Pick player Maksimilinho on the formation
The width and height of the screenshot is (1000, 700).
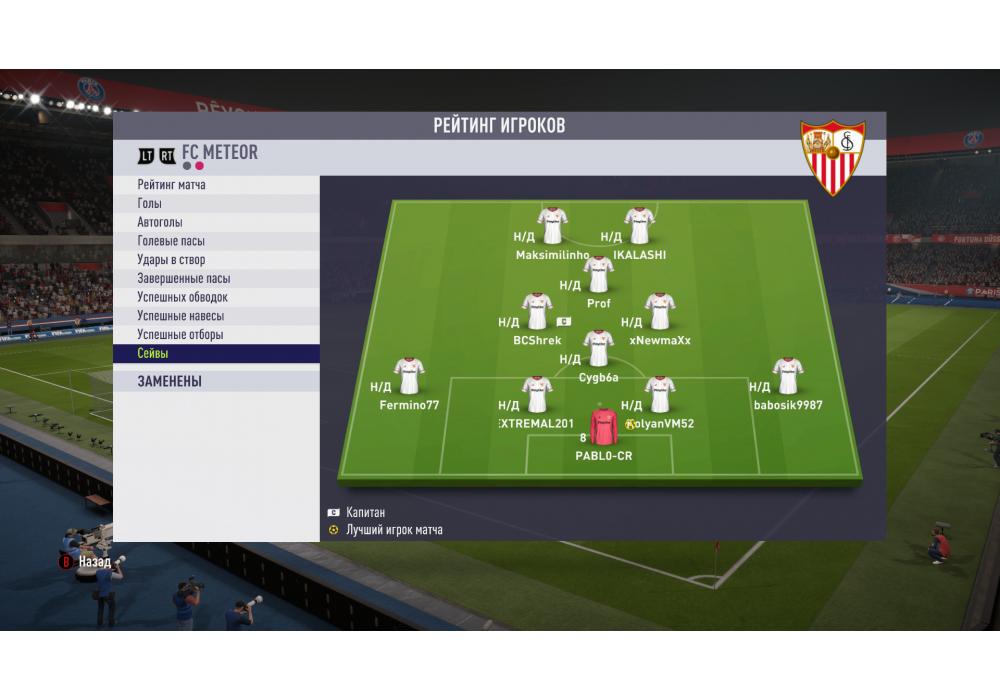pos(552,227)
